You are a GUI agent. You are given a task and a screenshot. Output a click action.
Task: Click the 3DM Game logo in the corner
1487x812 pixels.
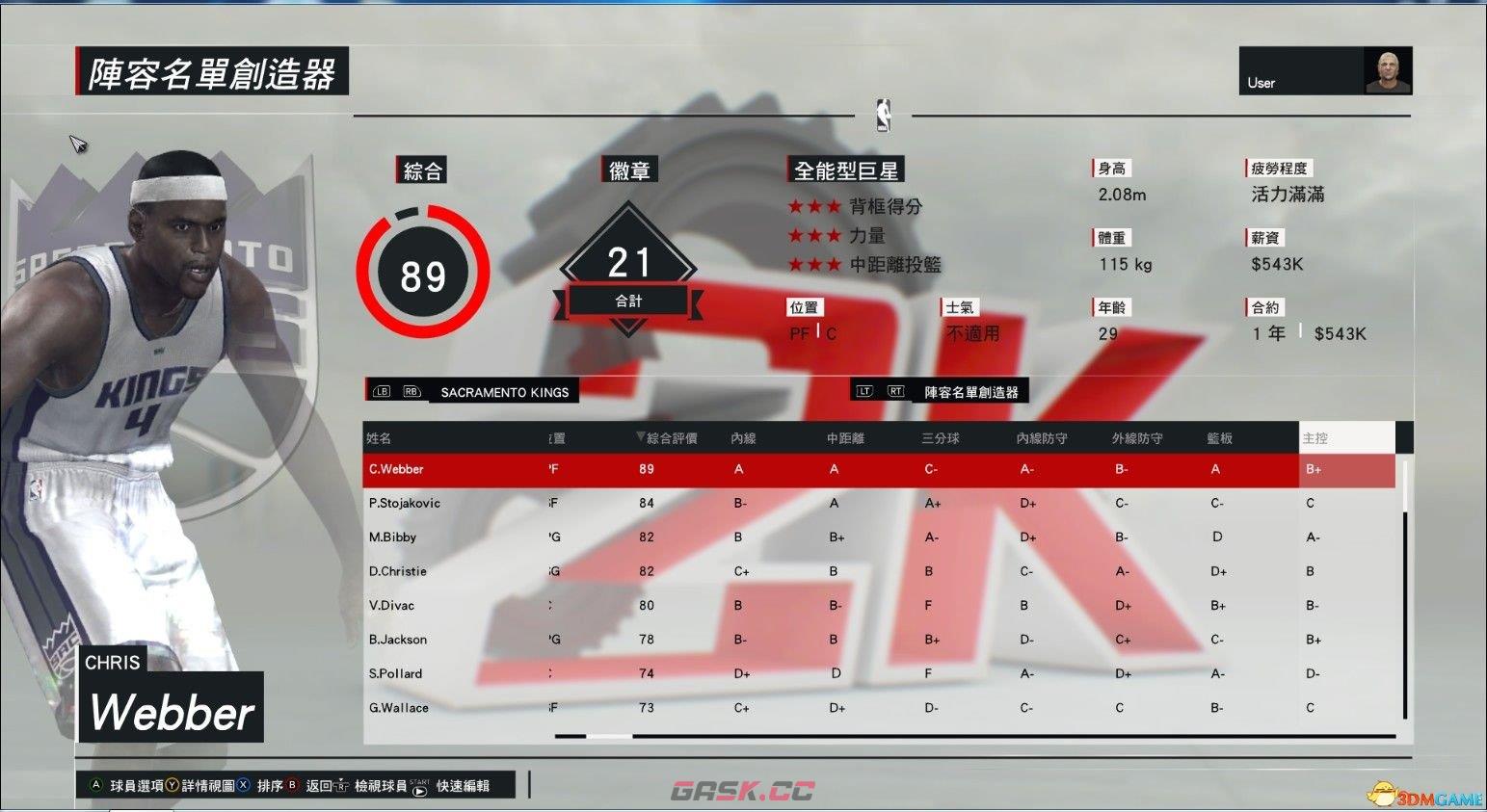coord(1426,793)
